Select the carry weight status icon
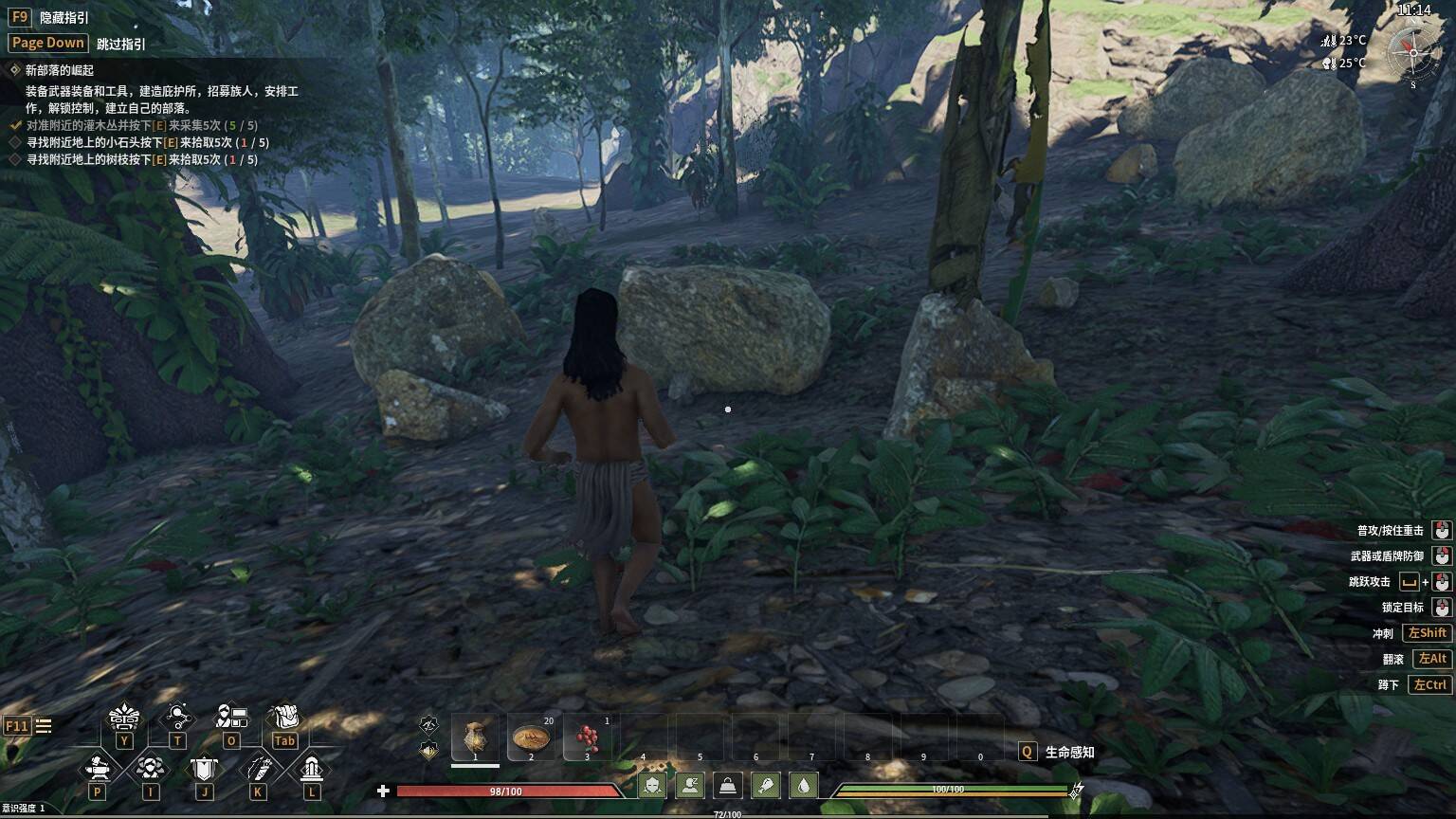The width and height of the screenshot is (1456, 819). click(727, 786)
